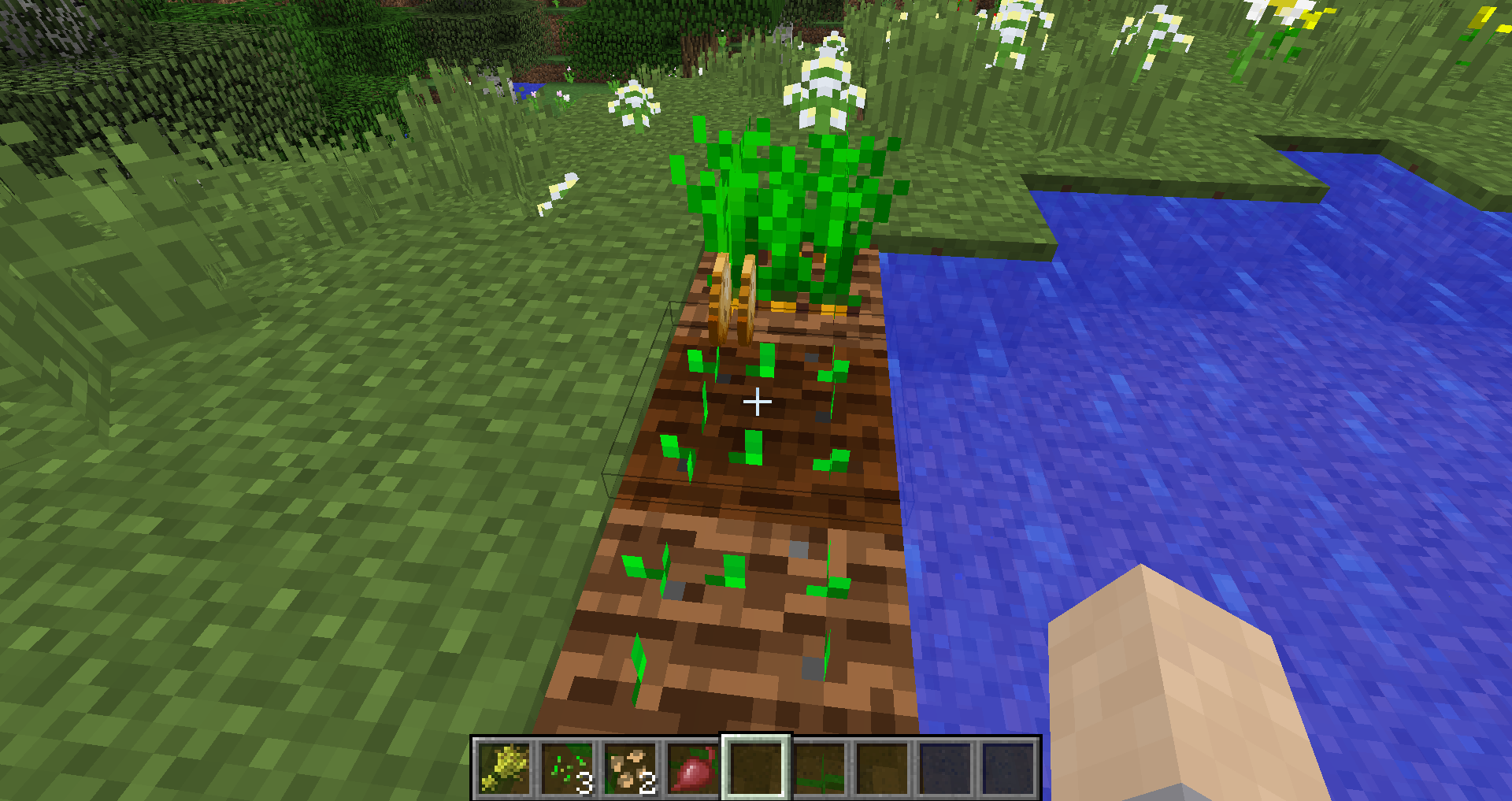
Task: Click the highlighted empty hotbar slot
Action: click(757, 768)
